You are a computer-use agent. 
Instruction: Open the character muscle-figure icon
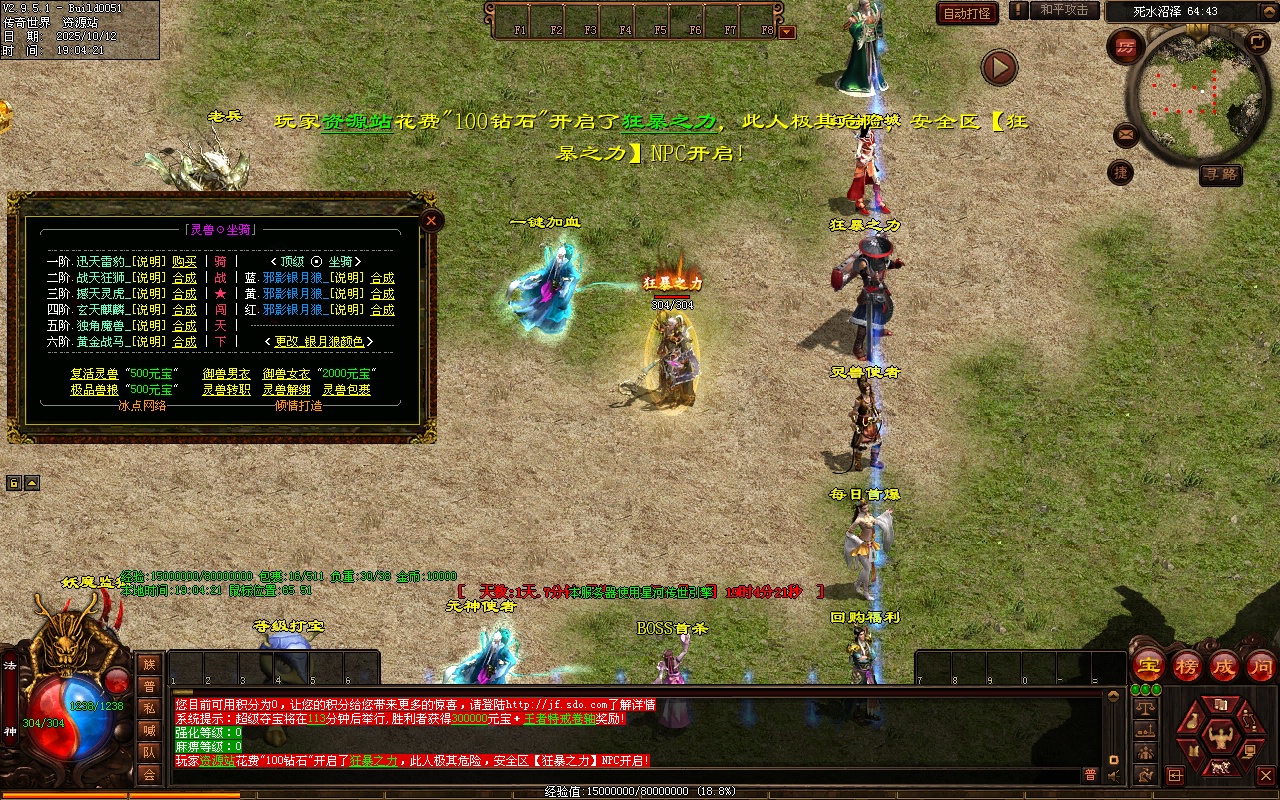click(1219, 739)
